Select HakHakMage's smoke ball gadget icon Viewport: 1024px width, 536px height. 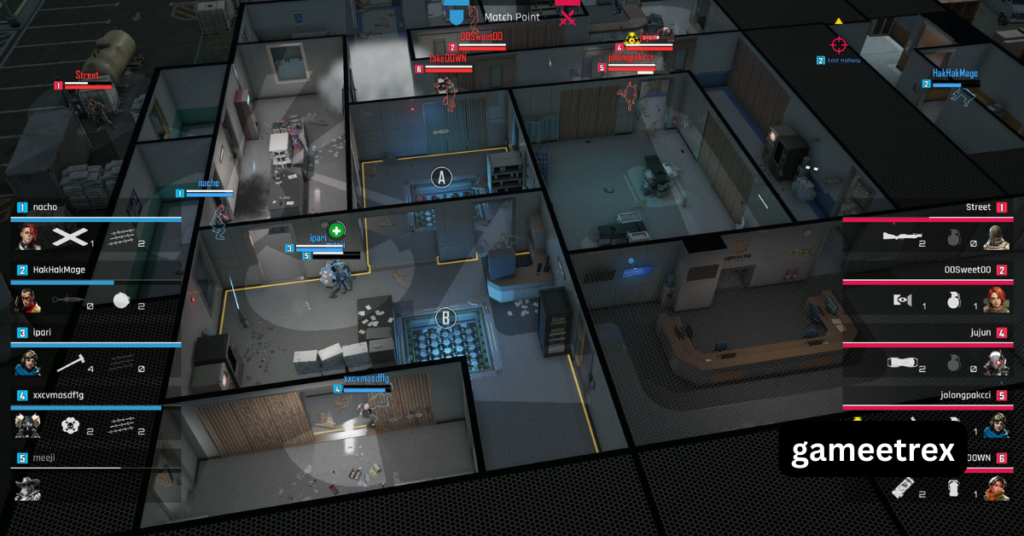pos(122,301)
